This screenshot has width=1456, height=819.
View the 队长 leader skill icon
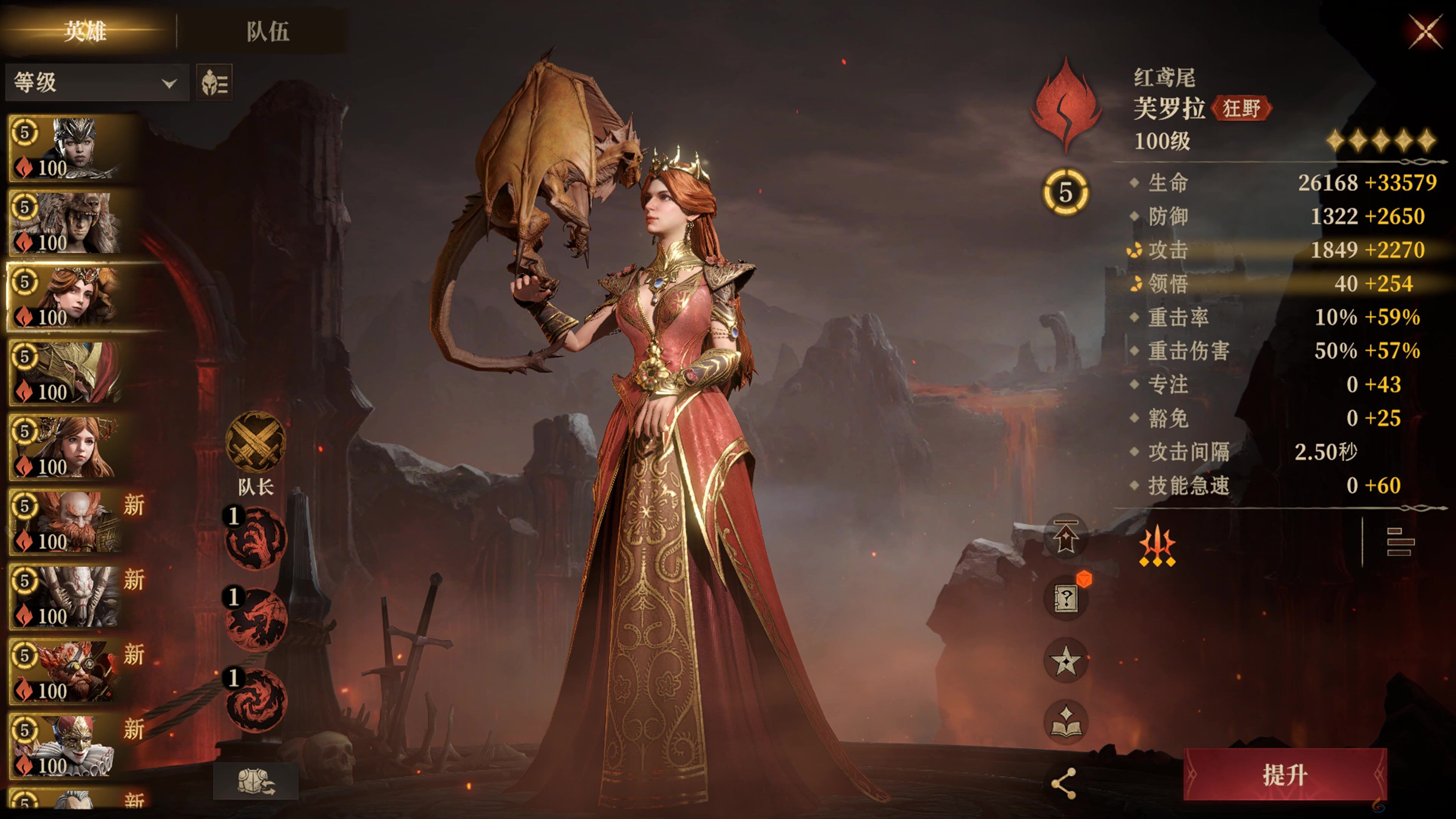point(256,442)
